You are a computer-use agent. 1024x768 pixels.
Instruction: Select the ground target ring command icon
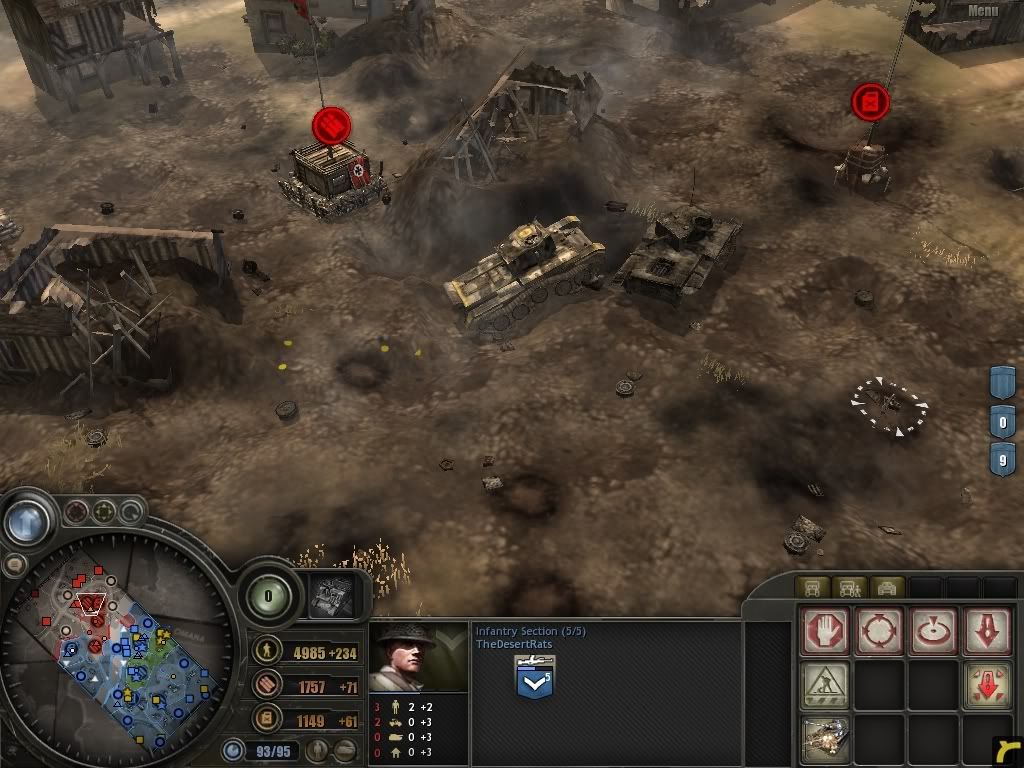click(x=934, y=632)
